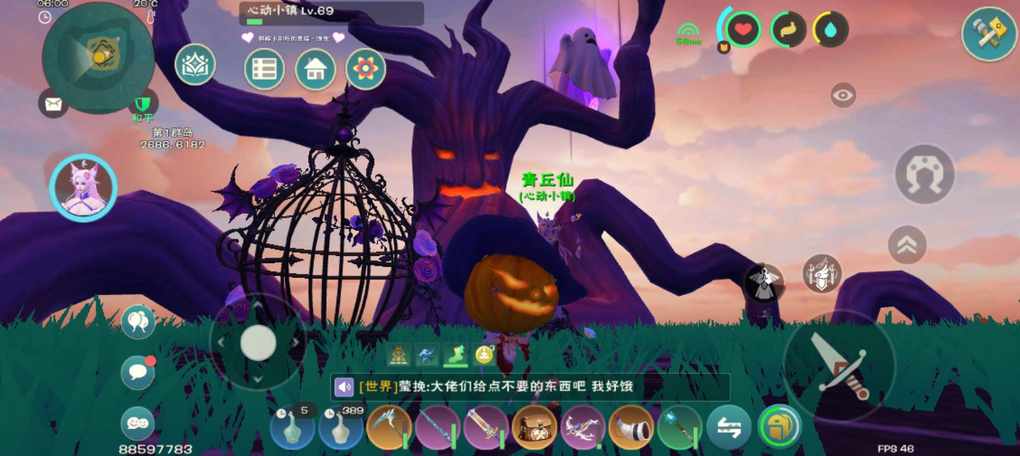1020x456 pixels.
Task: Open the colorful flower icon menu
Action: point(366,69)
